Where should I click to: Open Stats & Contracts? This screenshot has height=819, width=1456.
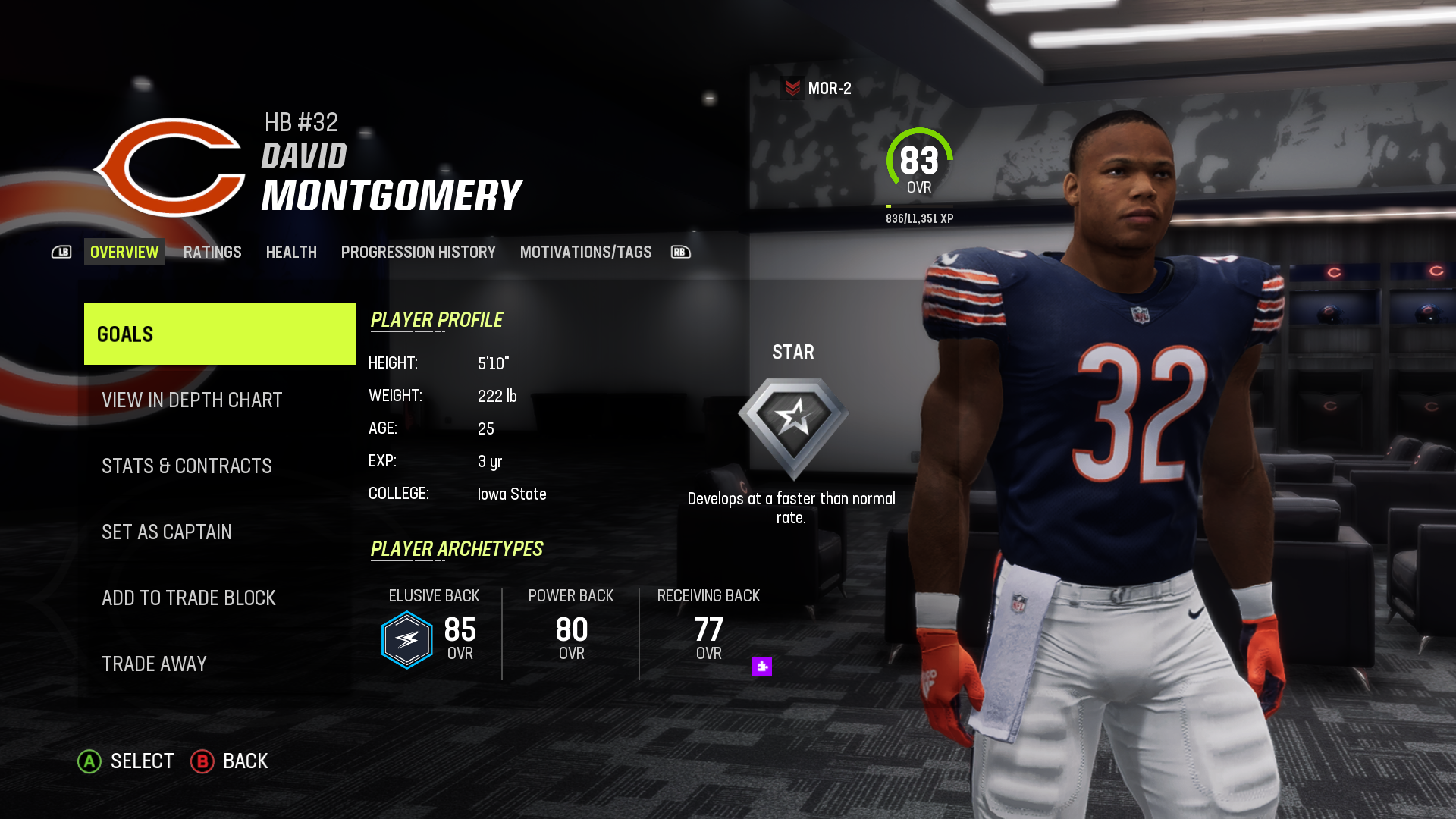pyautogui.click(x=187, y=466)
